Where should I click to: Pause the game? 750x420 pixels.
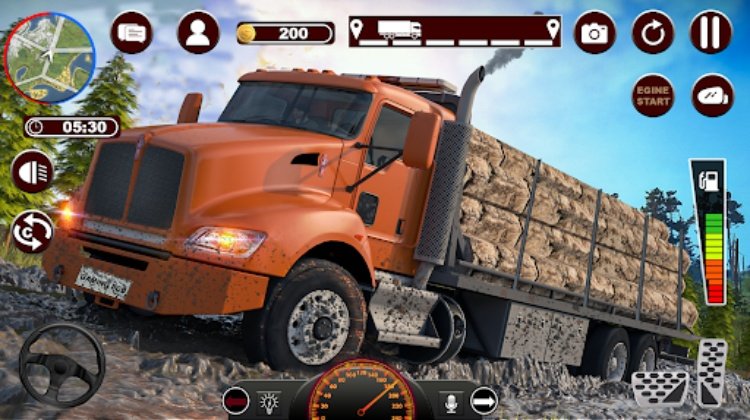click(x=711, y=33)
